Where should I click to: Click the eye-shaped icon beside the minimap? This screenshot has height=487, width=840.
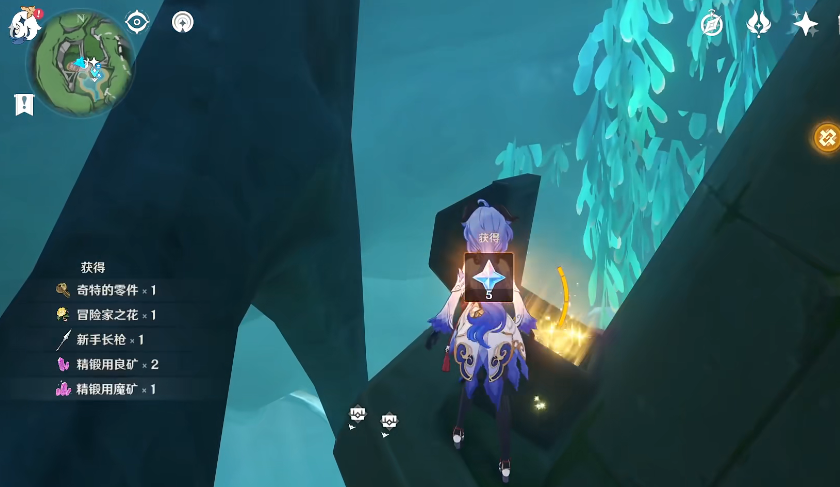click(x=137, y=22)
